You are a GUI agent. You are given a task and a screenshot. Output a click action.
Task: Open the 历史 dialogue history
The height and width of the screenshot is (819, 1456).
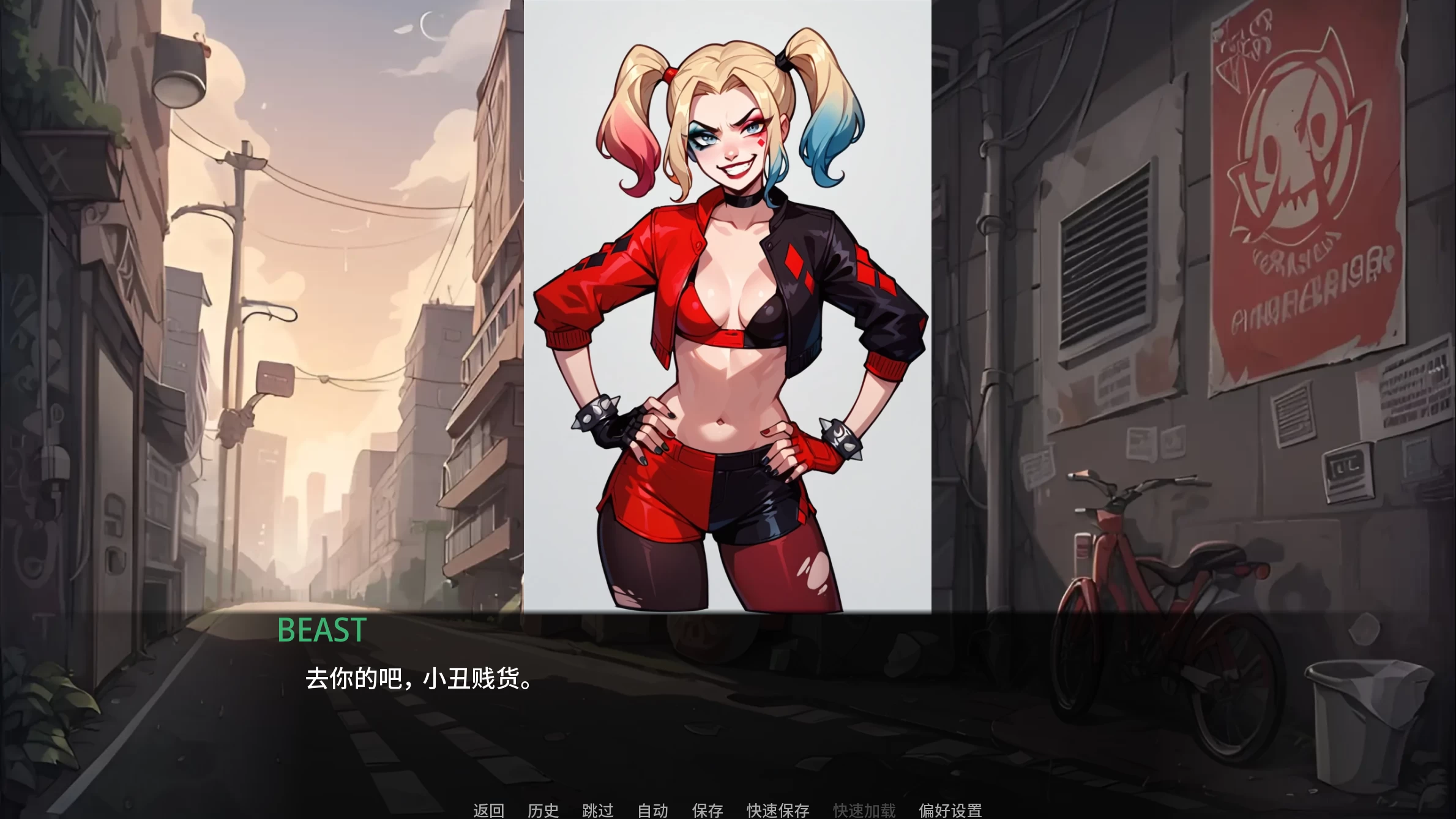(x=543, y=809)
